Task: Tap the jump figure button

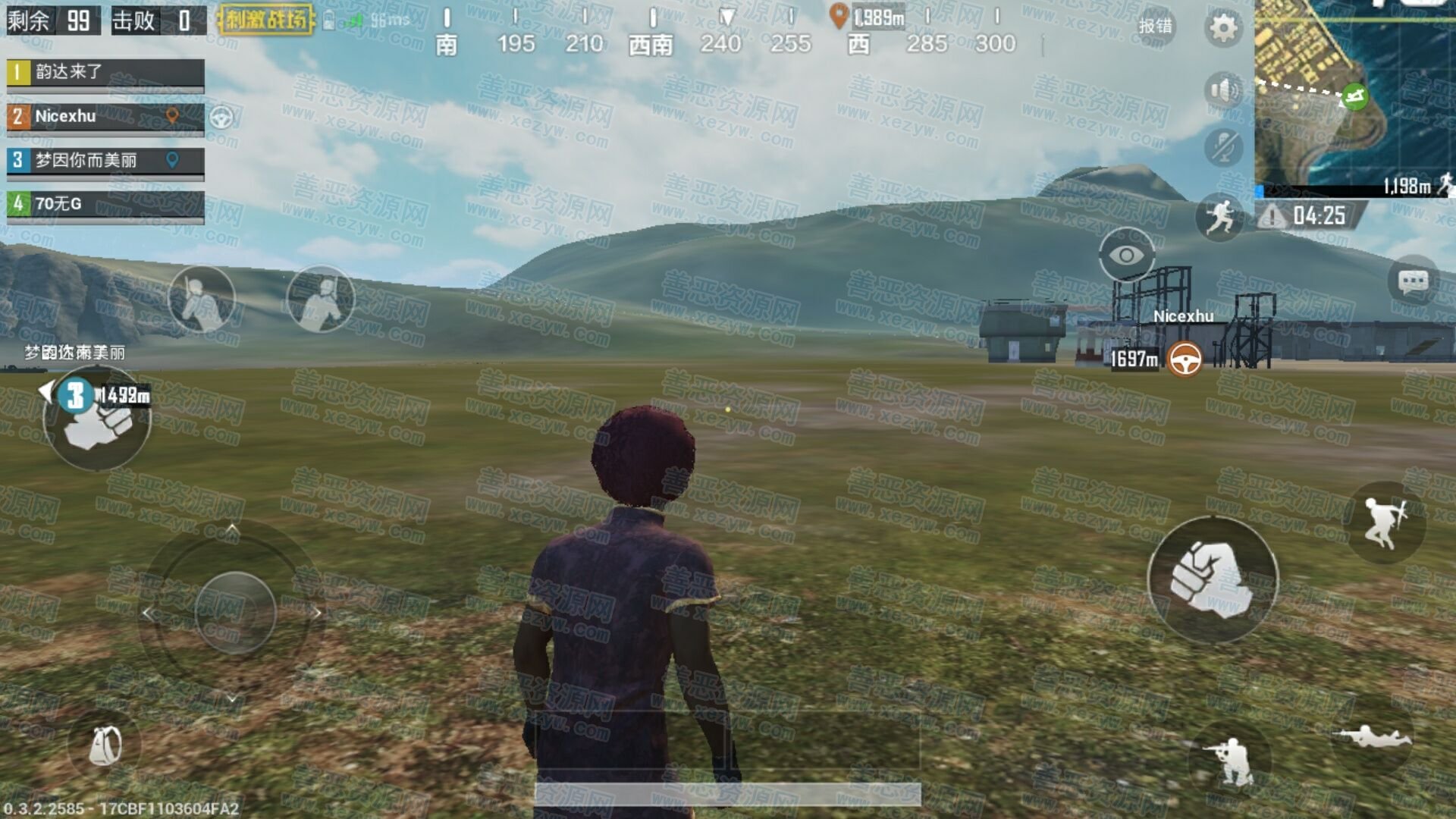Action: coord(1384,522)
